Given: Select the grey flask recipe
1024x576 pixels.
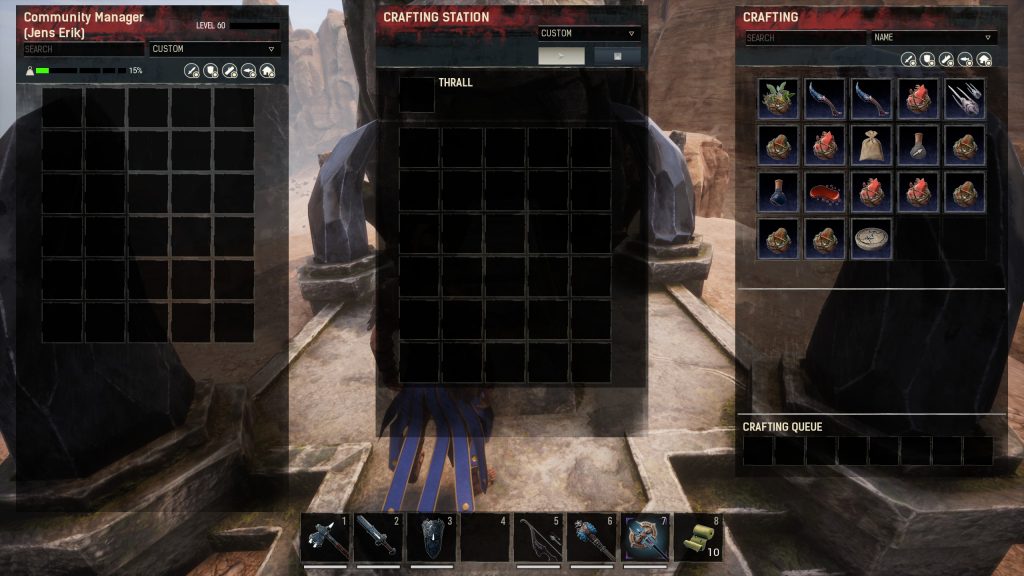Looking at the screenshot, I should point(918,145).
